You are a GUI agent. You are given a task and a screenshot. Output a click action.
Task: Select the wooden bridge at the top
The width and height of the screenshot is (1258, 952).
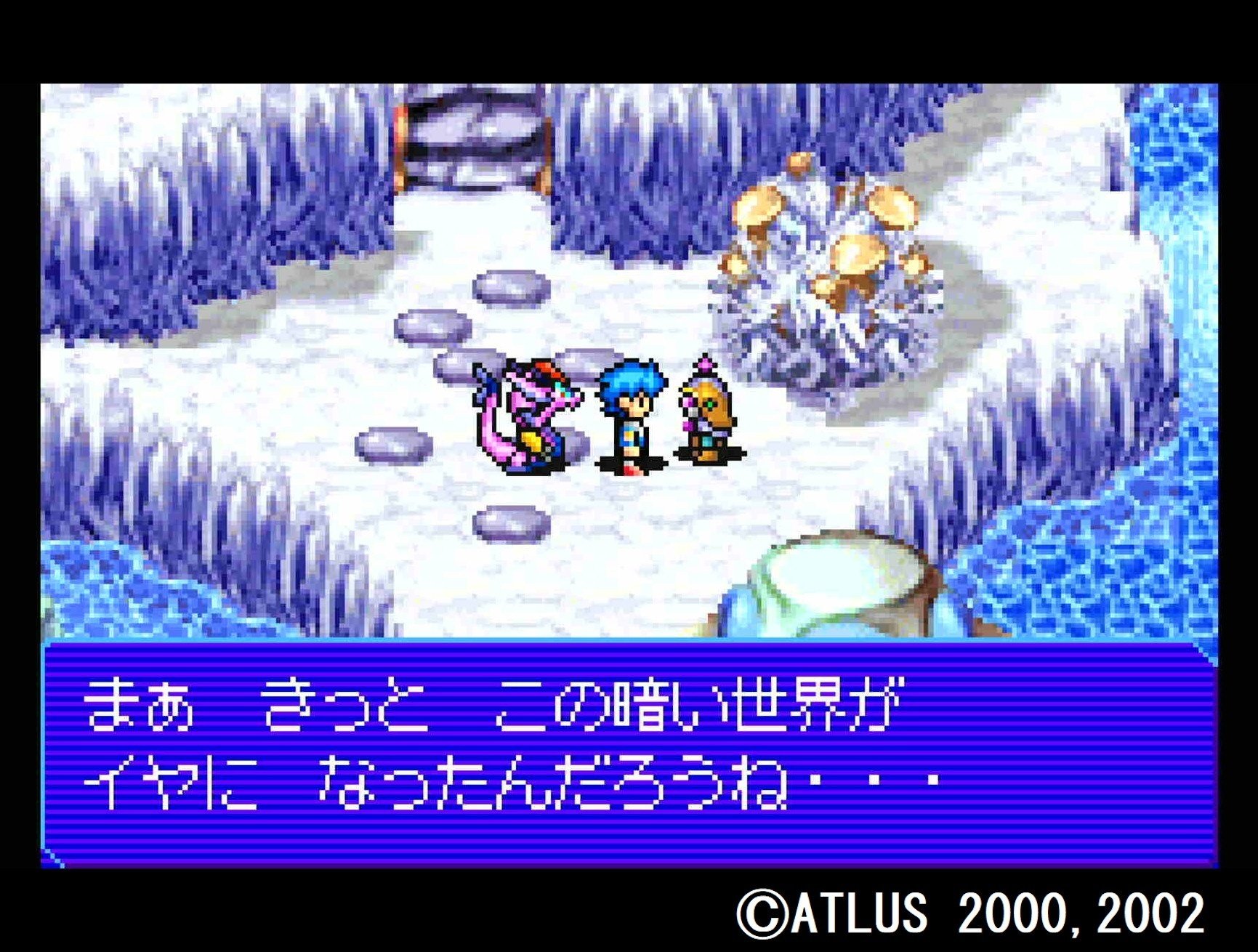click(472, 142)
